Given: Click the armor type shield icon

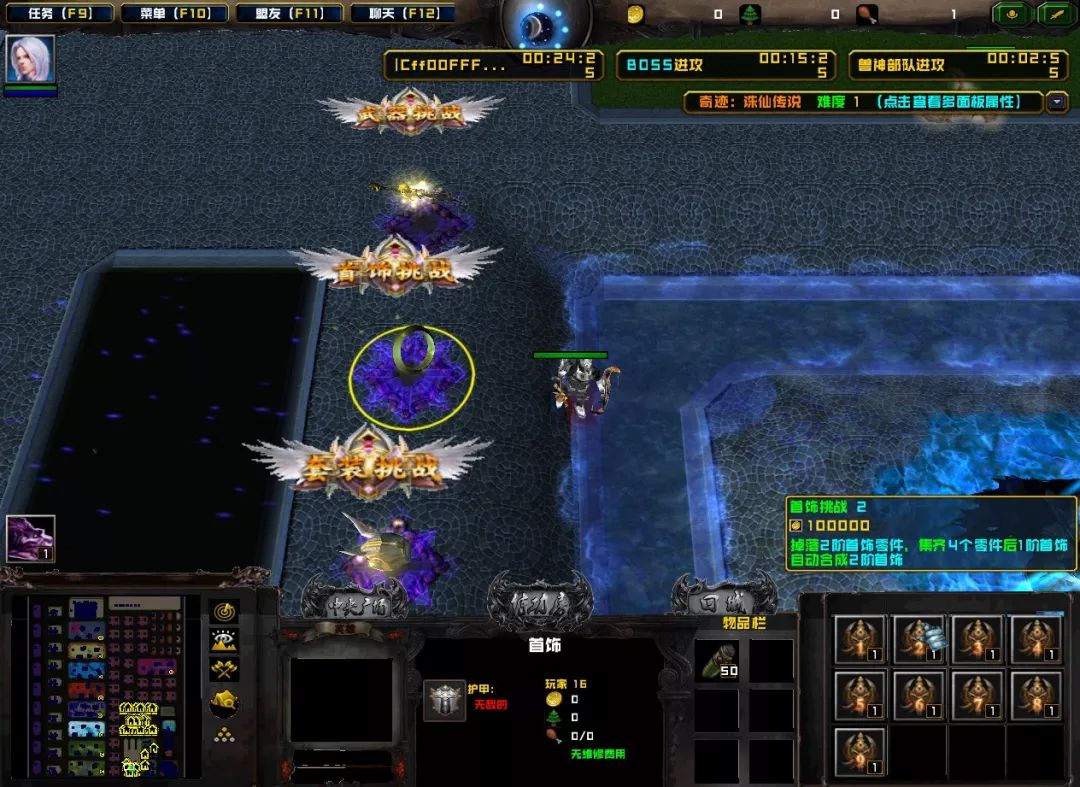Looking at the screenshot, I should coord(444,700).
